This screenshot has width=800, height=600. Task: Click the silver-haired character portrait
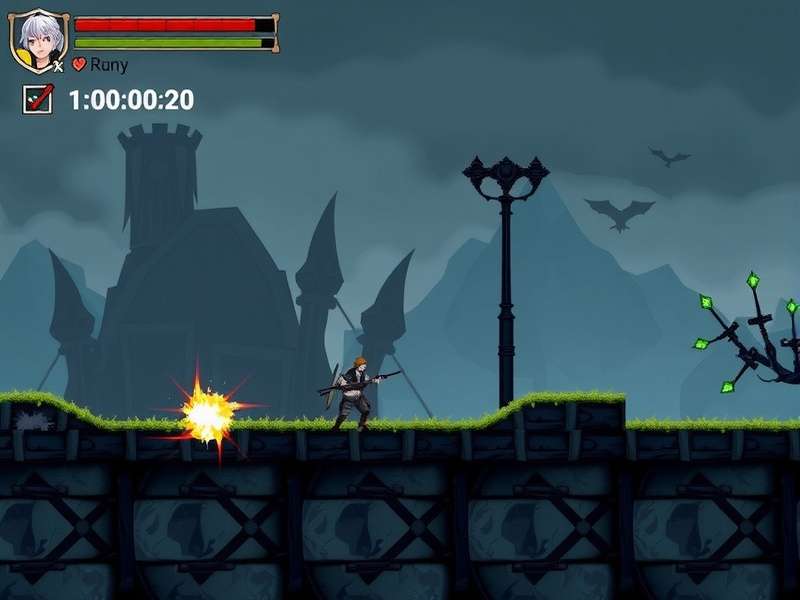[x=39, y=41]
